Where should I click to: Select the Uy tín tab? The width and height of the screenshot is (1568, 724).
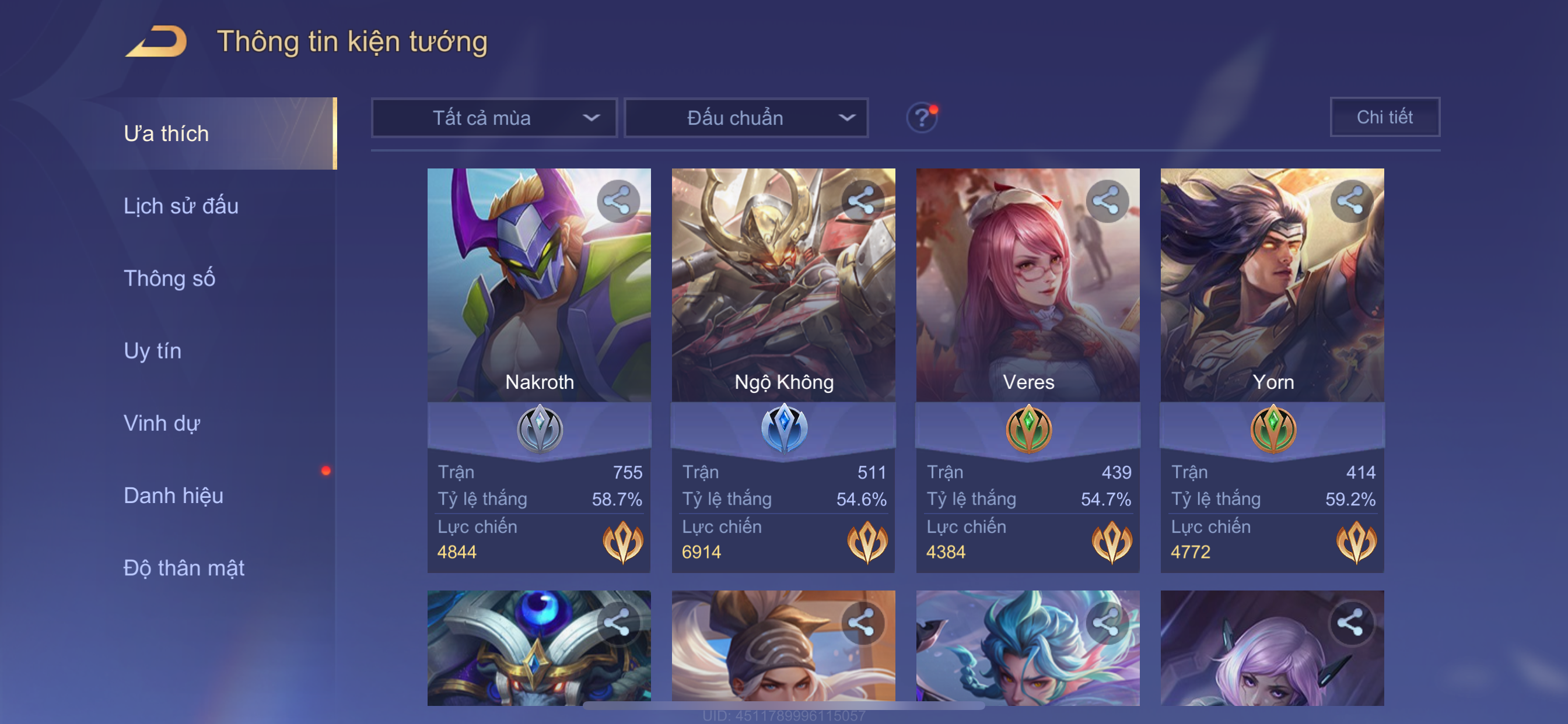pyautogui.click(x=152, y=350)
